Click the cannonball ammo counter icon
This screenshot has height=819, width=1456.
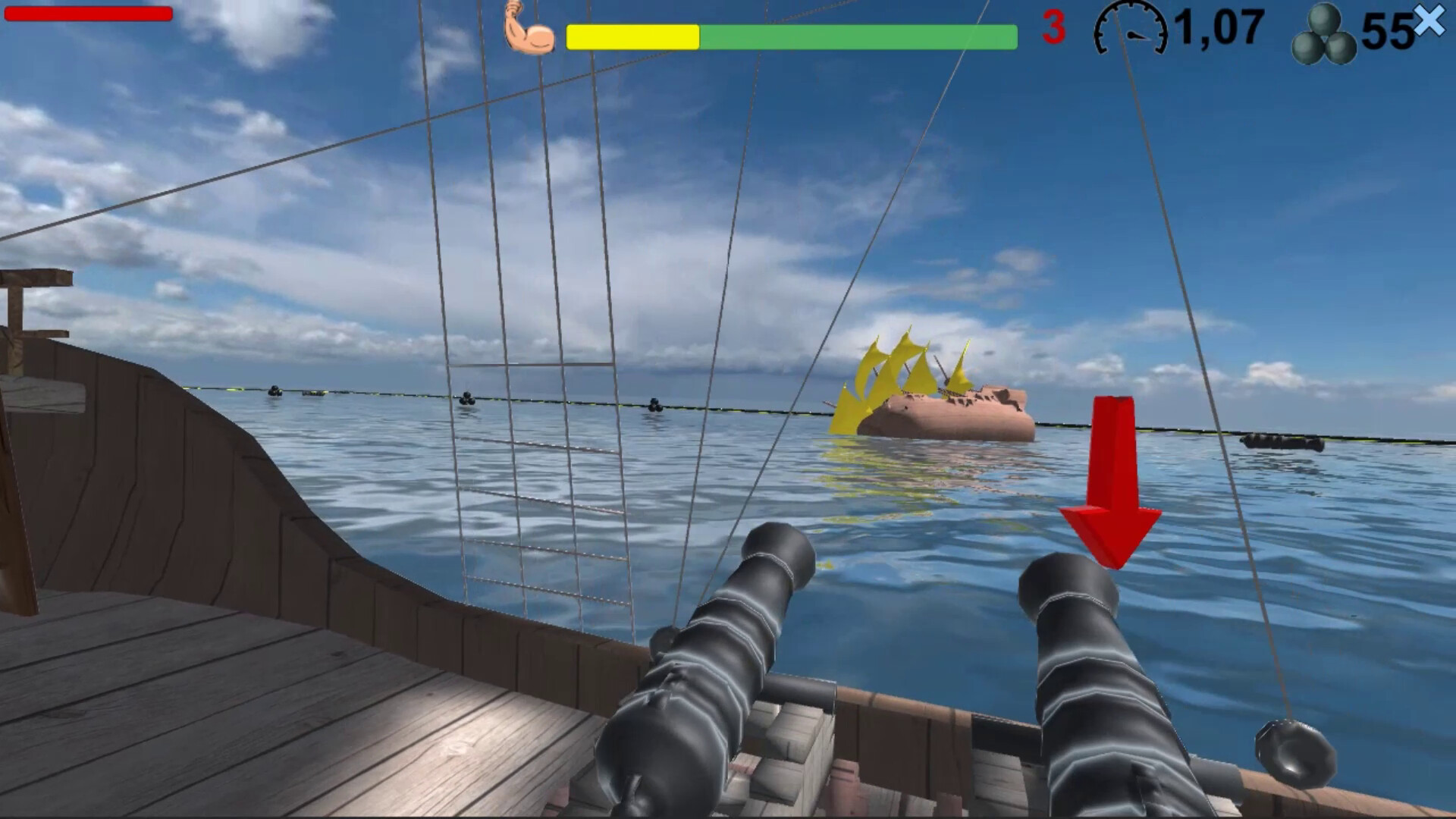[1325, 32]
